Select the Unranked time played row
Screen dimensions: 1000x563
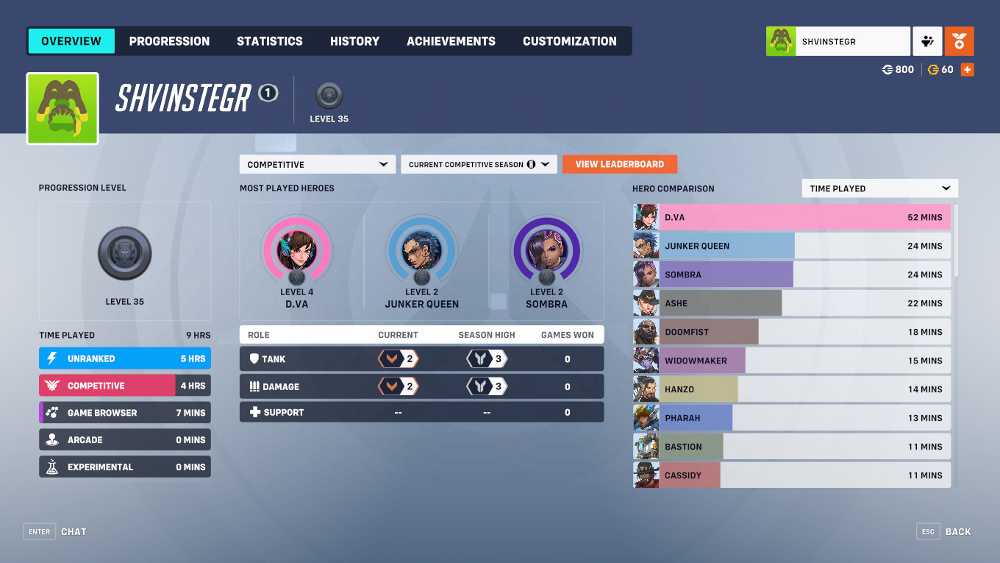coord(125,358)
